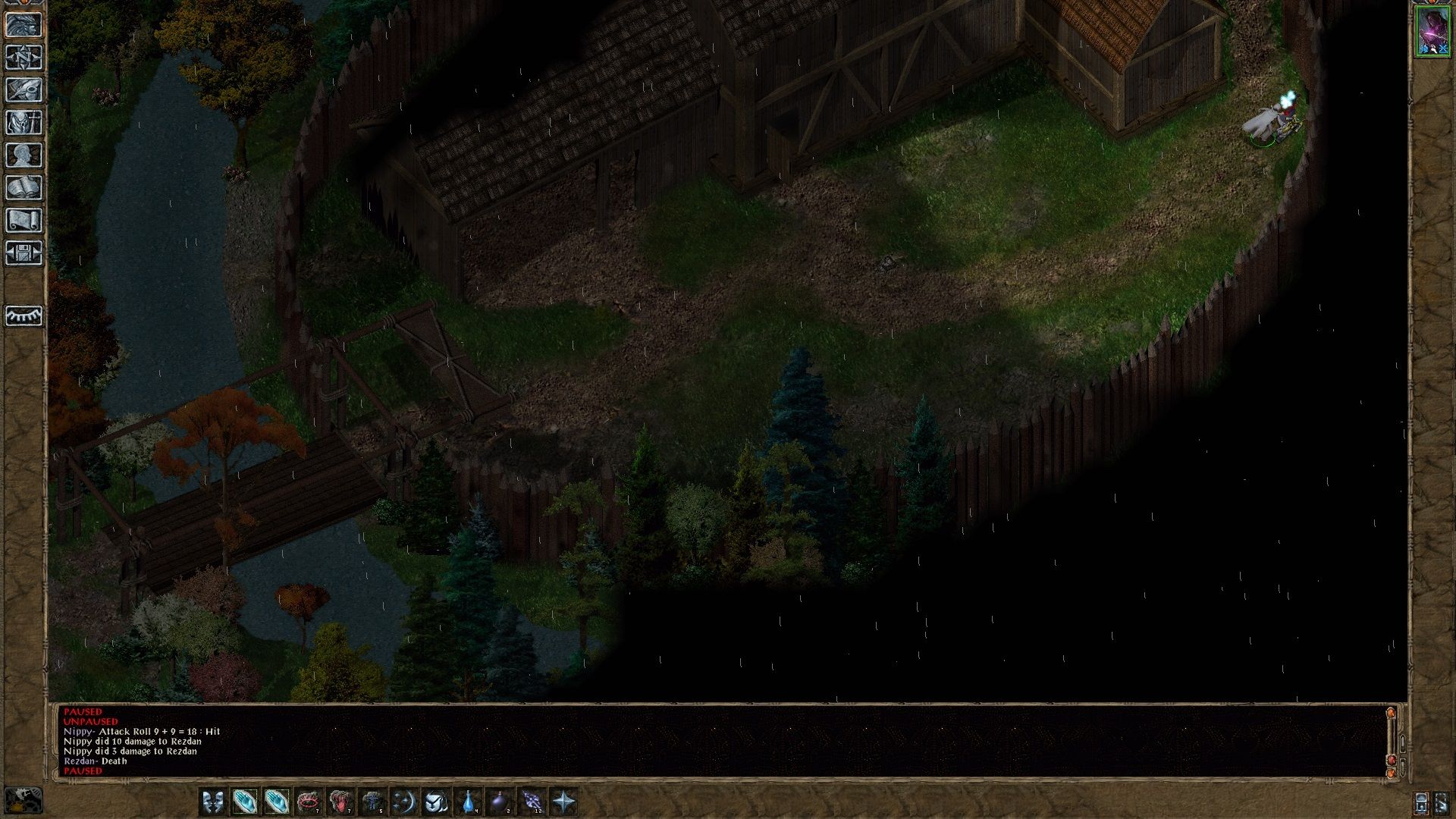Open special abilities star button
This screenshot has width=1456, height=819.
click(x=564, y=802)
